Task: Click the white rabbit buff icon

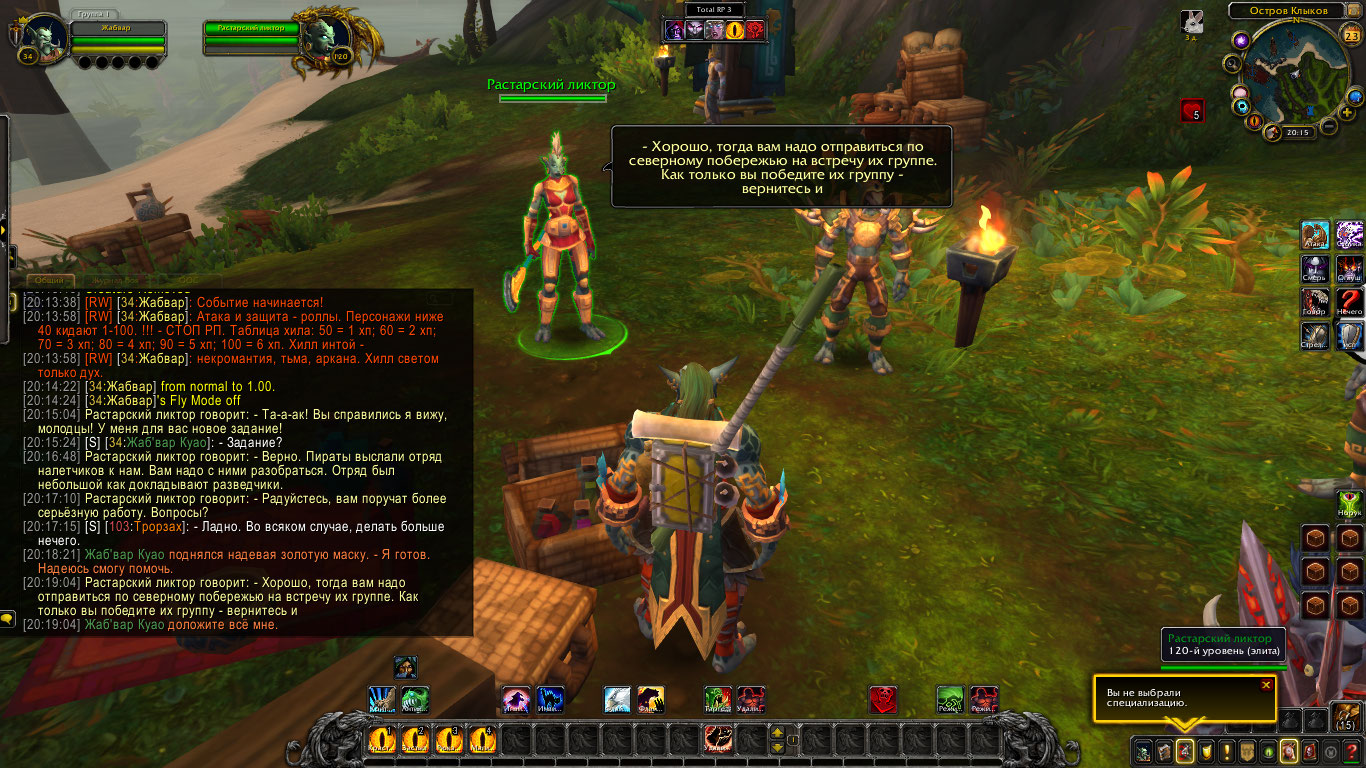Action: pyautogui.click(x=1191, y=21)
